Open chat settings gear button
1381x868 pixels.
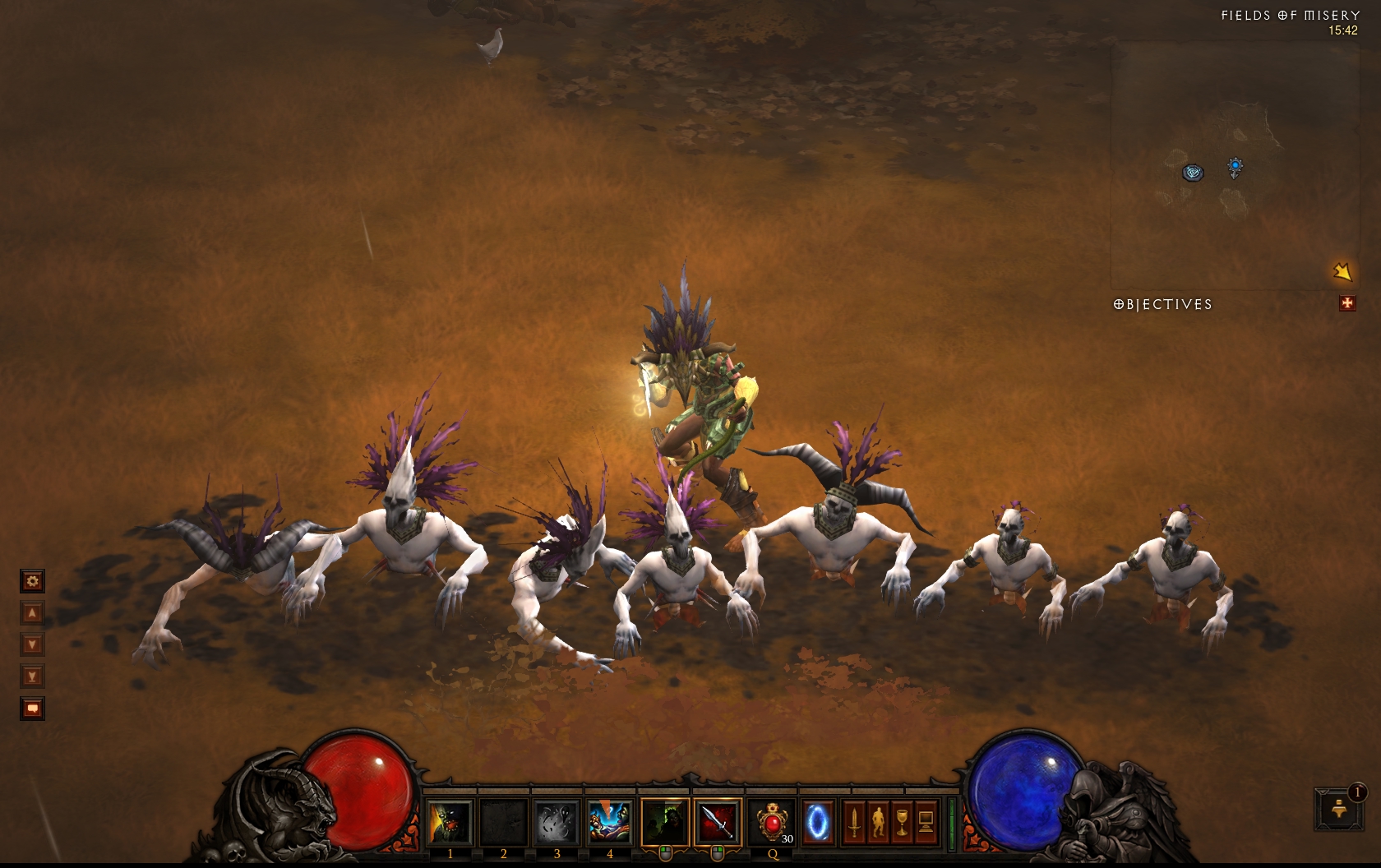click(32, 581)
